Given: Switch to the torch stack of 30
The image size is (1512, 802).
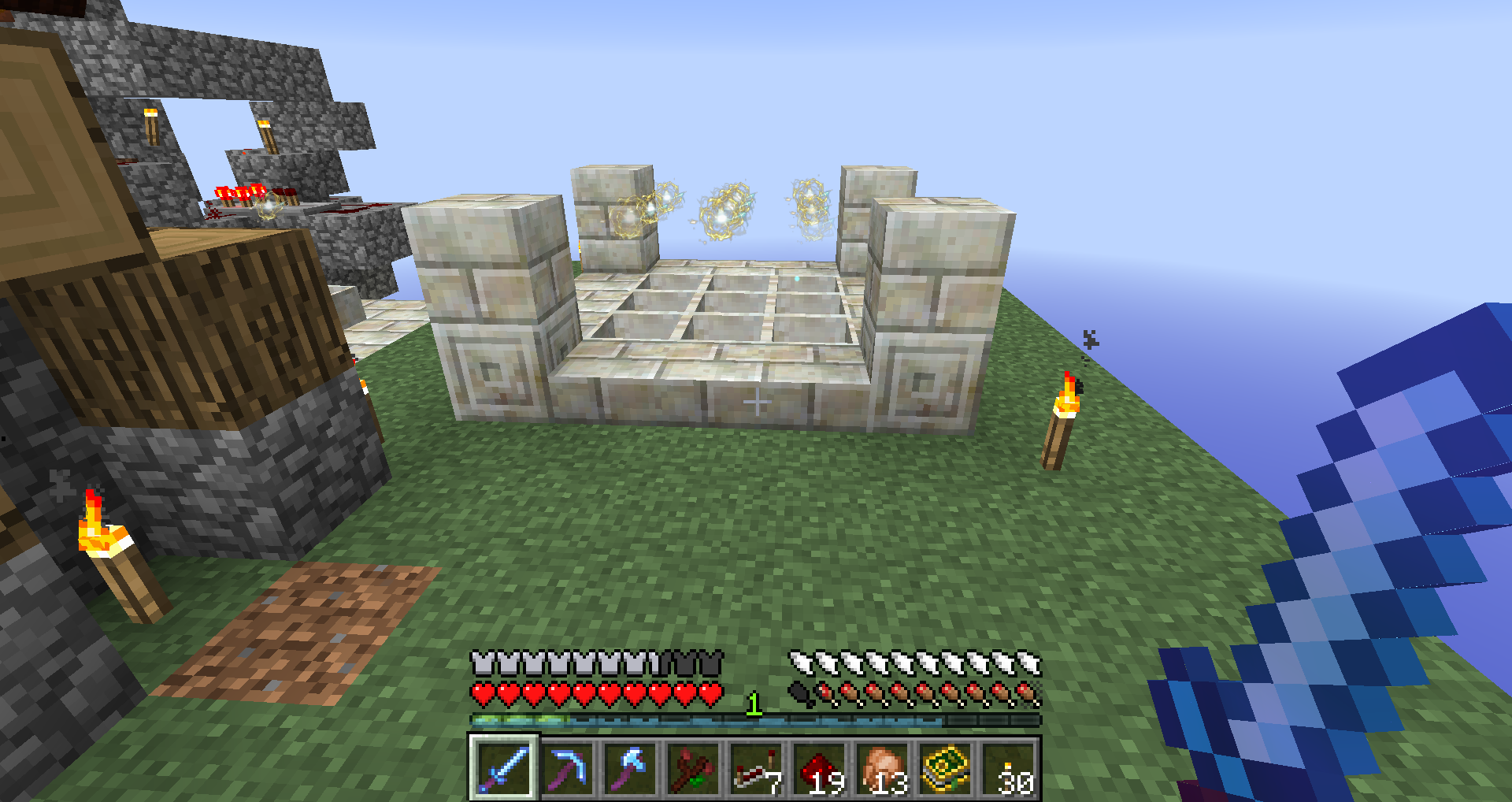Looking at the screenshot, I should tap(1008, 768).
